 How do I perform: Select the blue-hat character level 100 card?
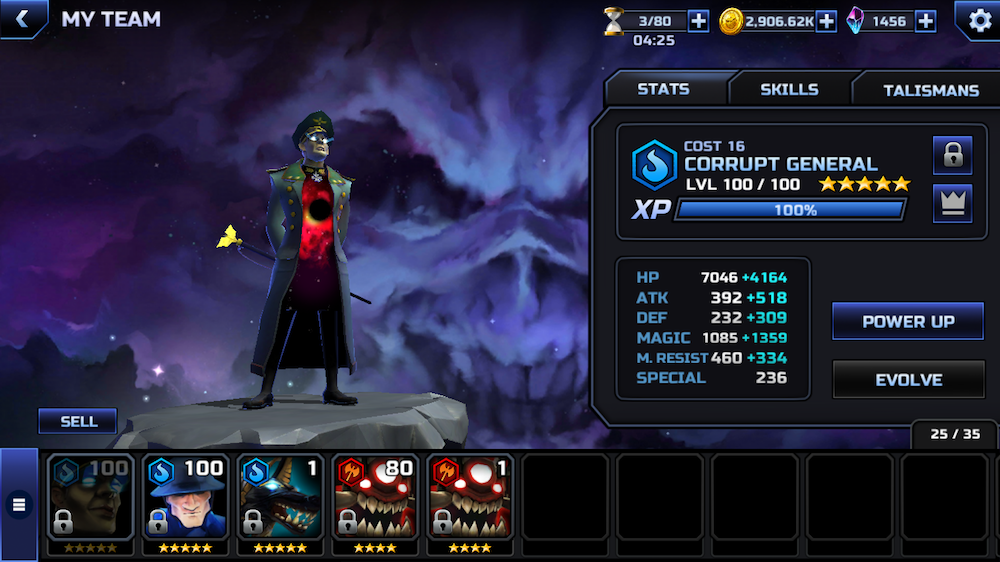185,500
